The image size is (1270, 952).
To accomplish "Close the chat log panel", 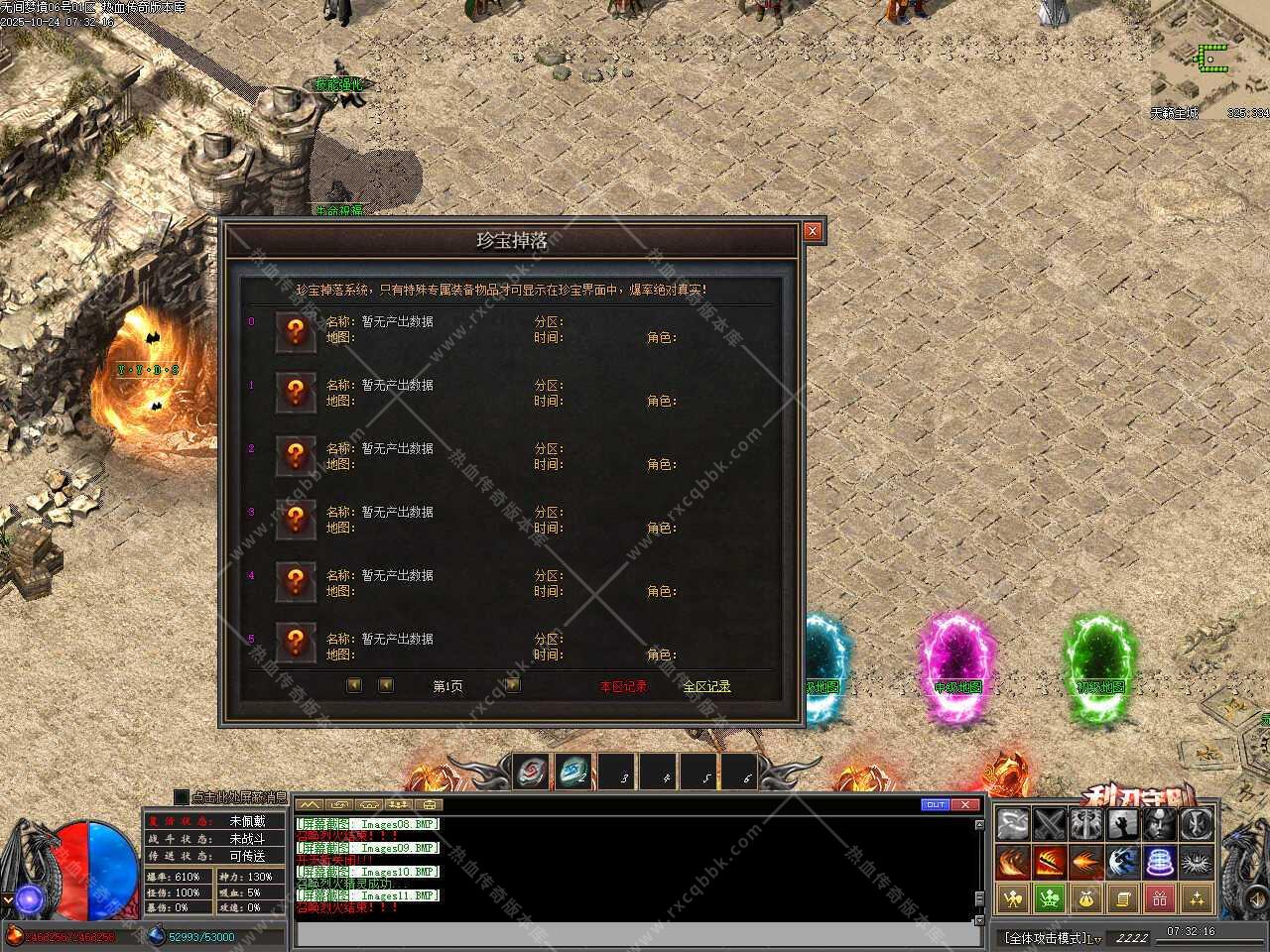I will [x=965, y=804].
